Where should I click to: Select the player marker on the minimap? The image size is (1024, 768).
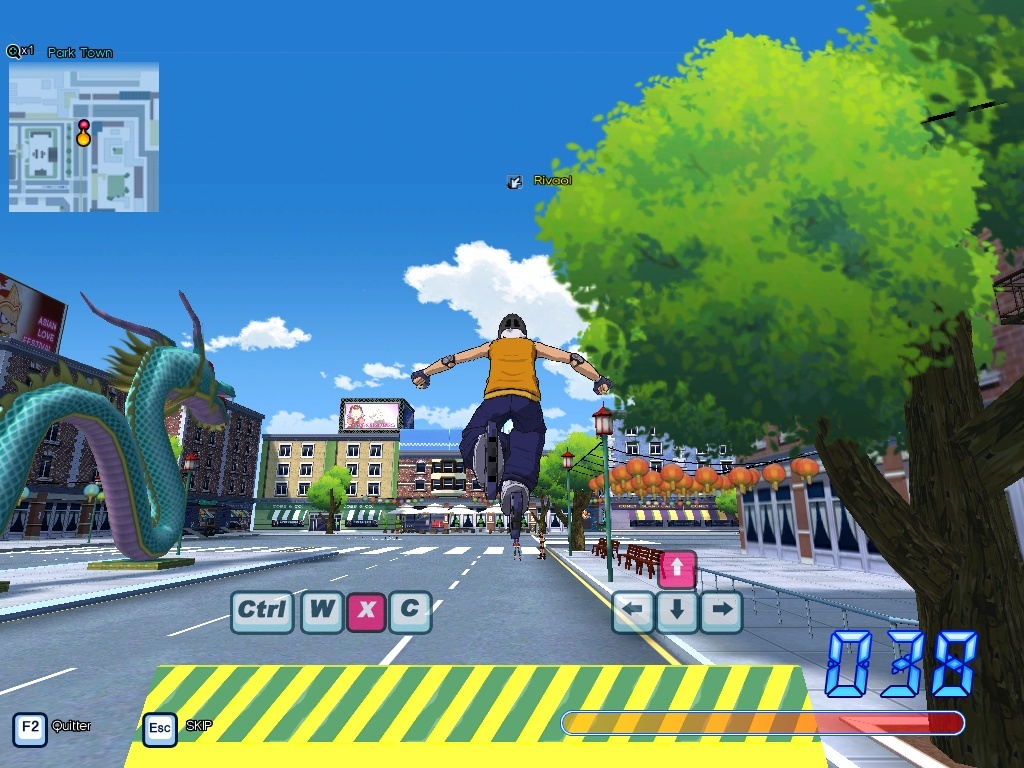pos(84,133)
